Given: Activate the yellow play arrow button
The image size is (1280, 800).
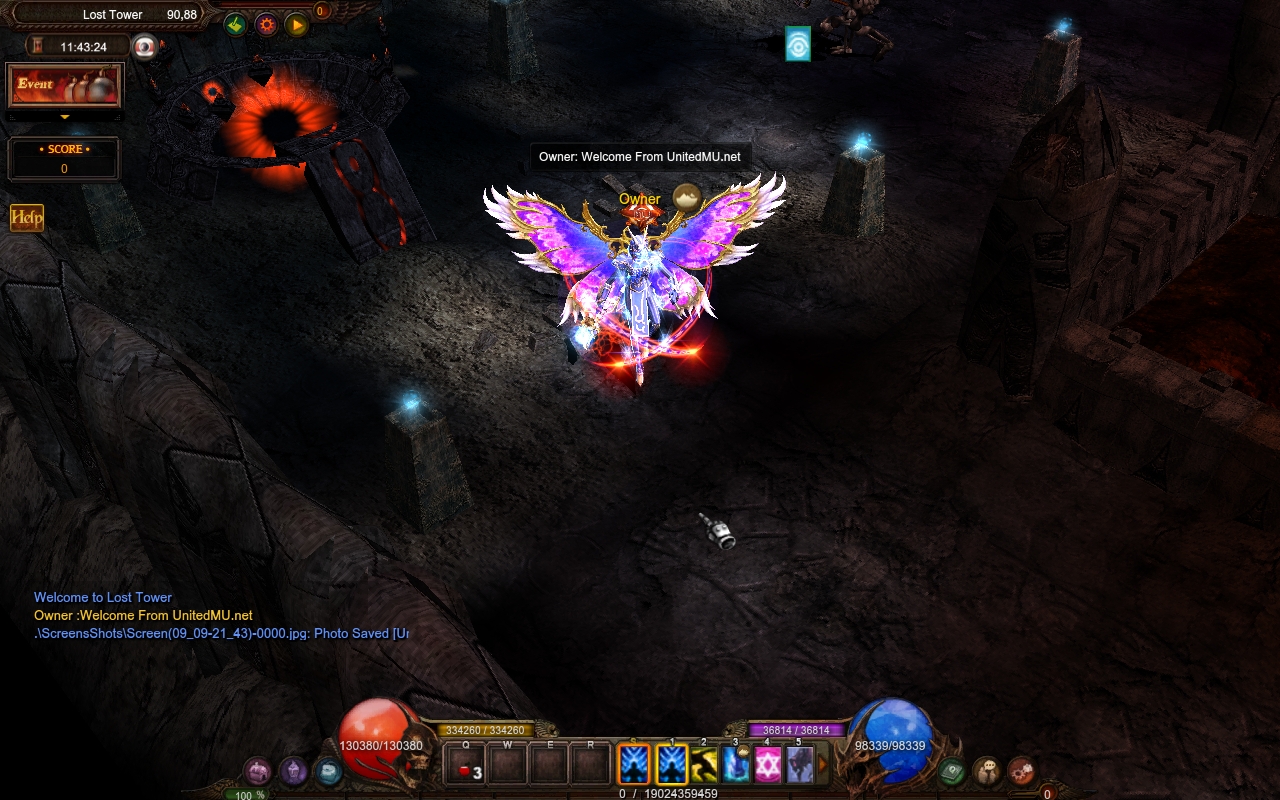Looking at the screenshot, I should 297,25.
